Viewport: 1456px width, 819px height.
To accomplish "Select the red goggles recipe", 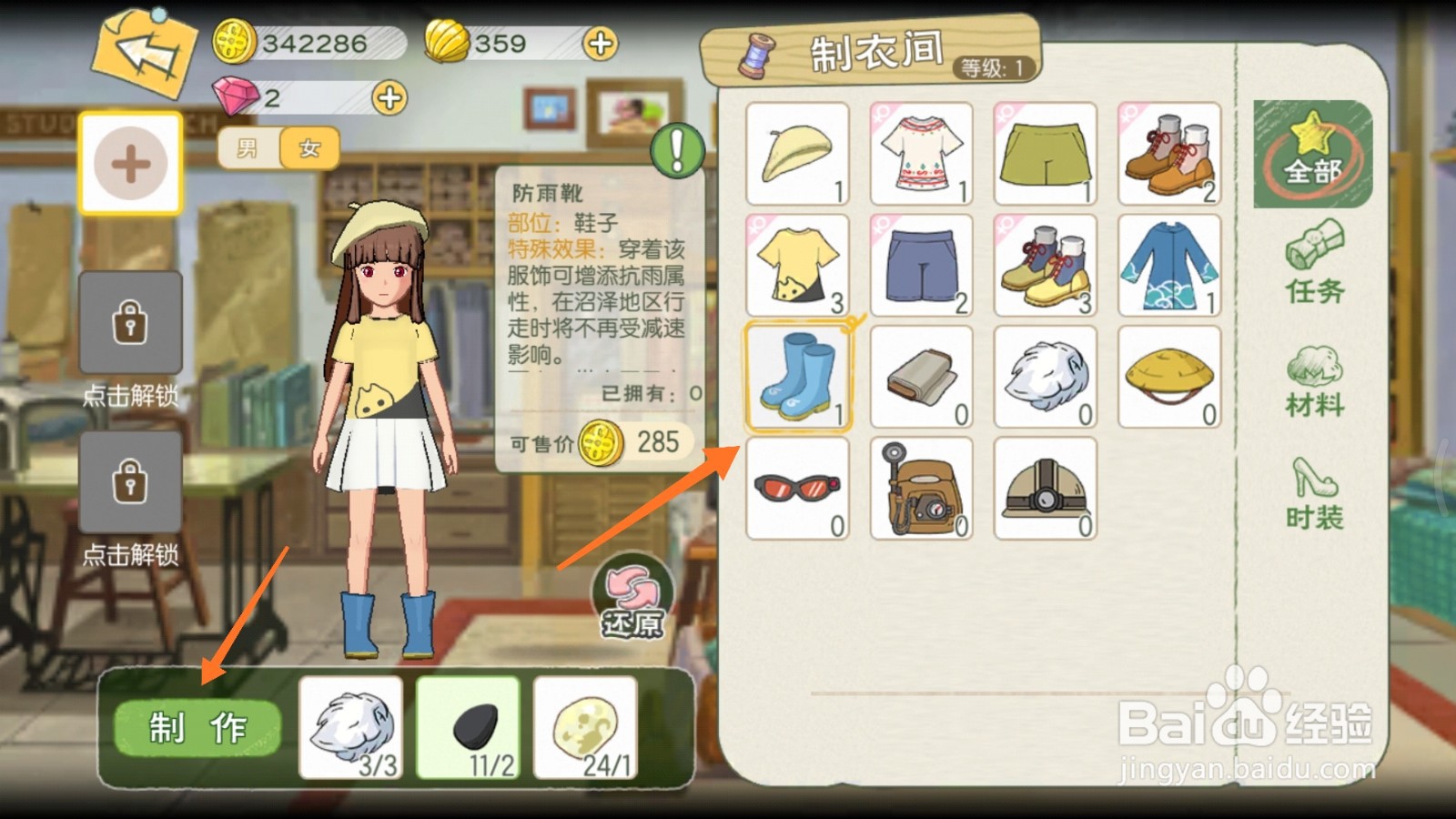I will pos(798,489).
